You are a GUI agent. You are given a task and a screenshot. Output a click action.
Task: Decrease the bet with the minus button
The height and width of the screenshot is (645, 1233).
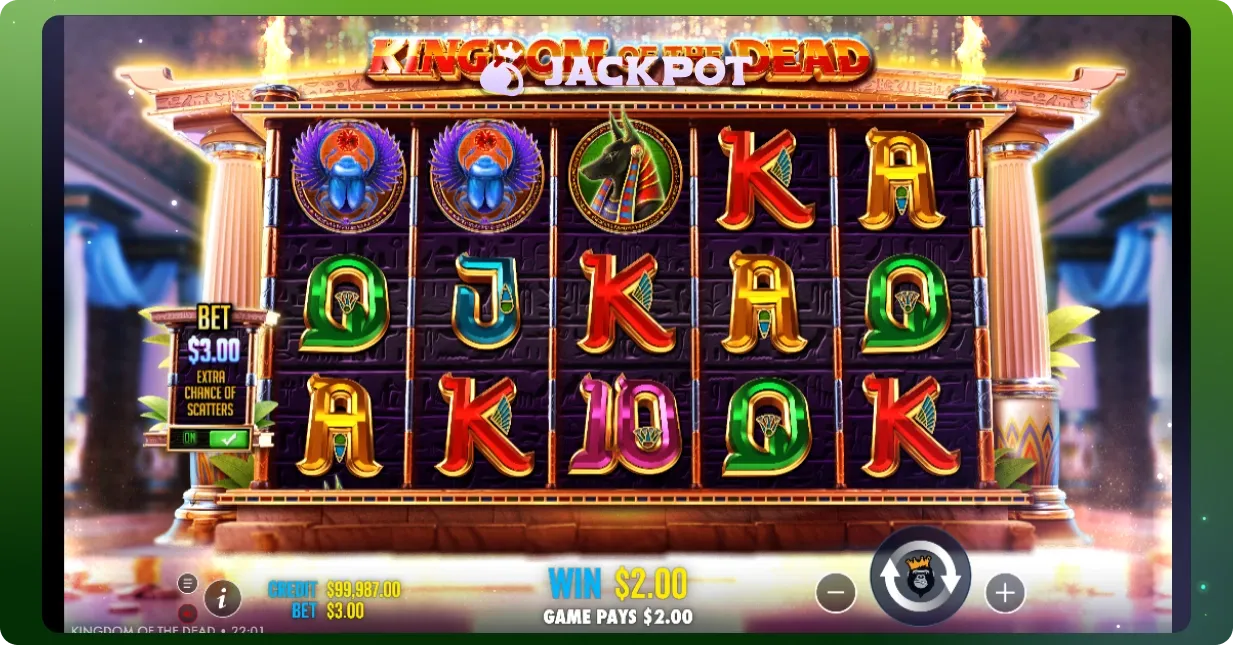[x=836, y=593]
